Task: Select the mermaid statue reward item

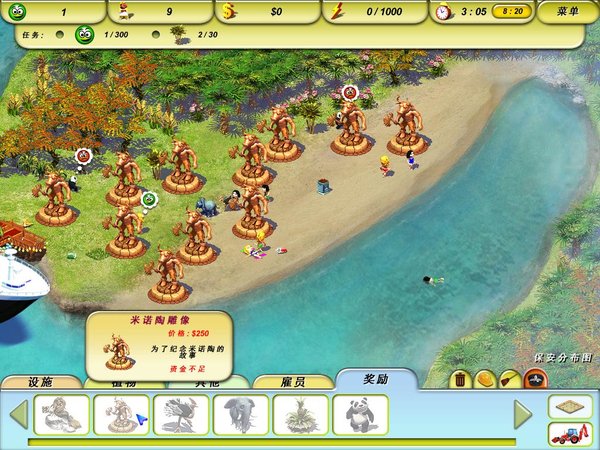Action: [62, 414]
